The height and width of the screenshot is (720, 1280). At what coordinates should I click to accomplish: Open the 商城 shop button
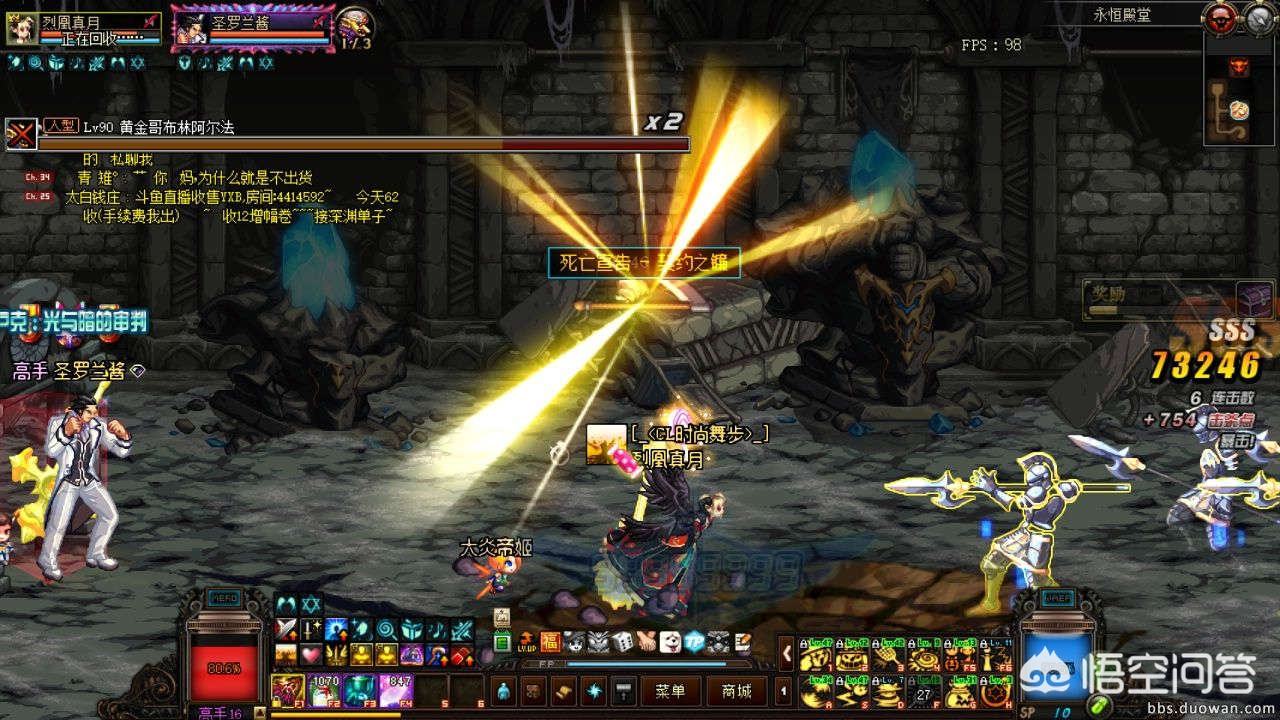click(735, 691)
